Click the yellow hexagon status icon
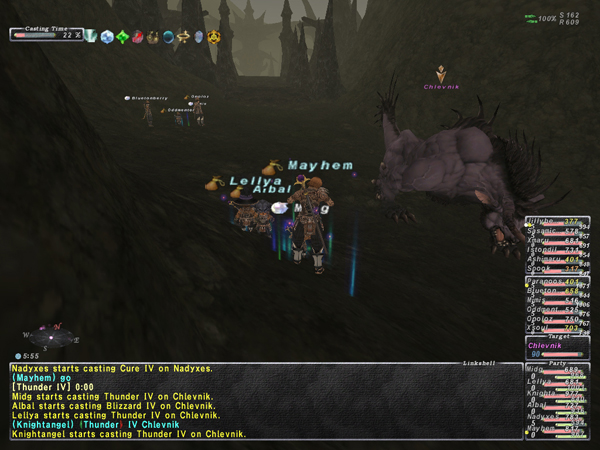Screen dimensions: 600x450 215,37
